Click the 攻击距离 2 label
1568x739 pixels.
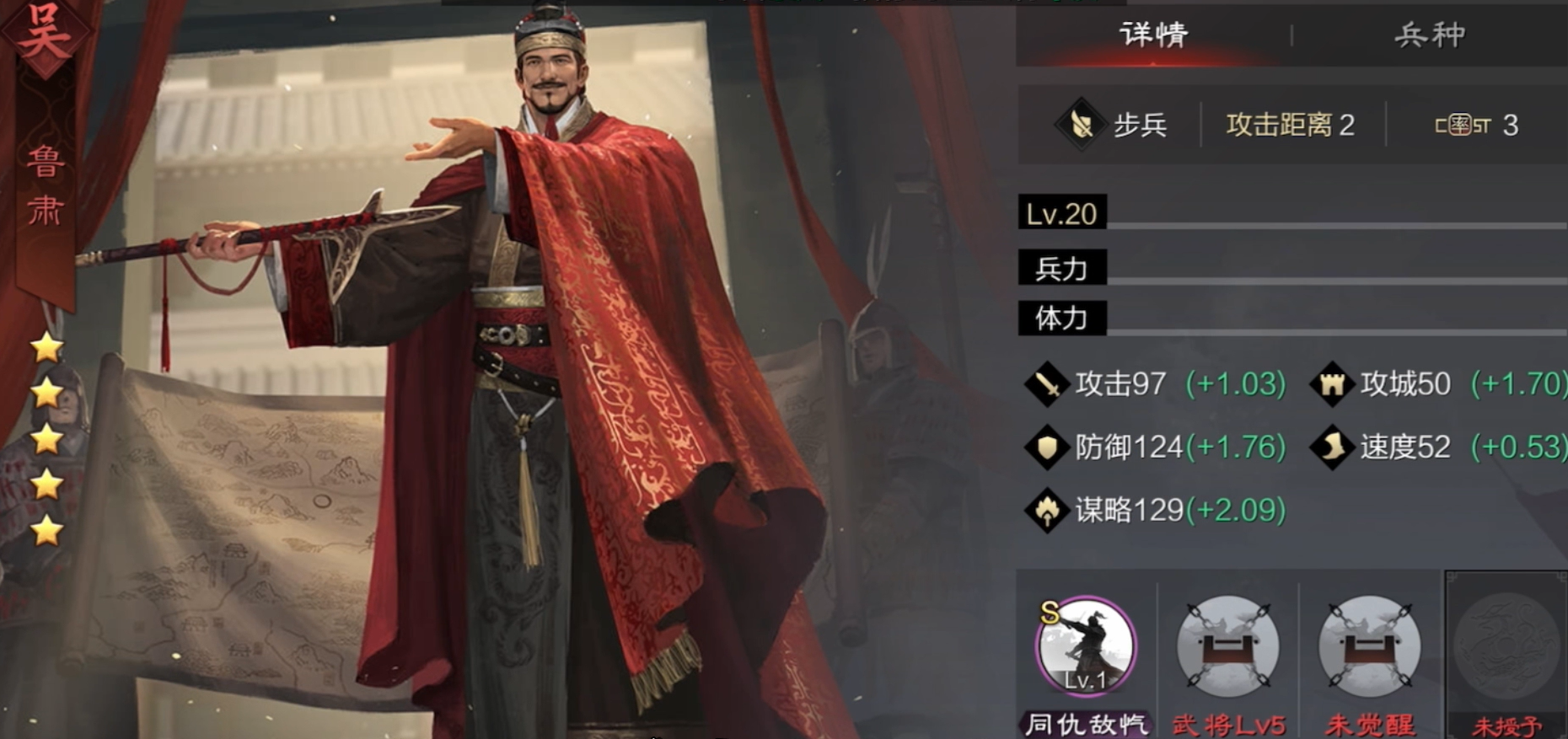click(1290, 123)
